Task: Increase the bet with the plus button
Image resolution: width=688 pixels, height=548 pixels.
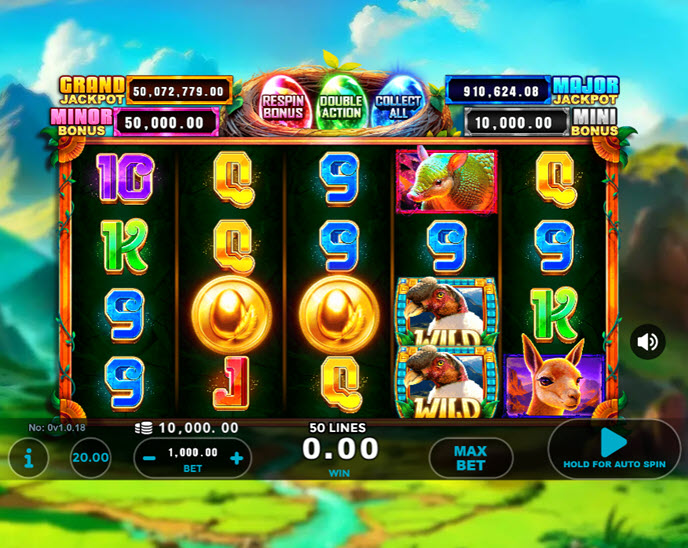Action: (237, 458)
